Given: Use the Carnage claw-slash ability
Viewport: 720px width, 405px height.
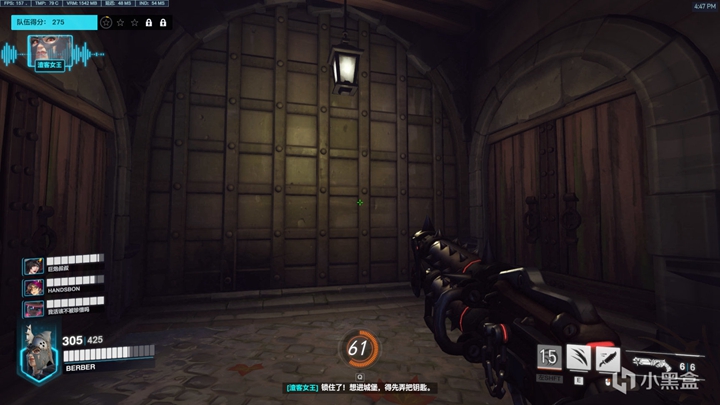Looking at the screenshot, I should (578, 357).
